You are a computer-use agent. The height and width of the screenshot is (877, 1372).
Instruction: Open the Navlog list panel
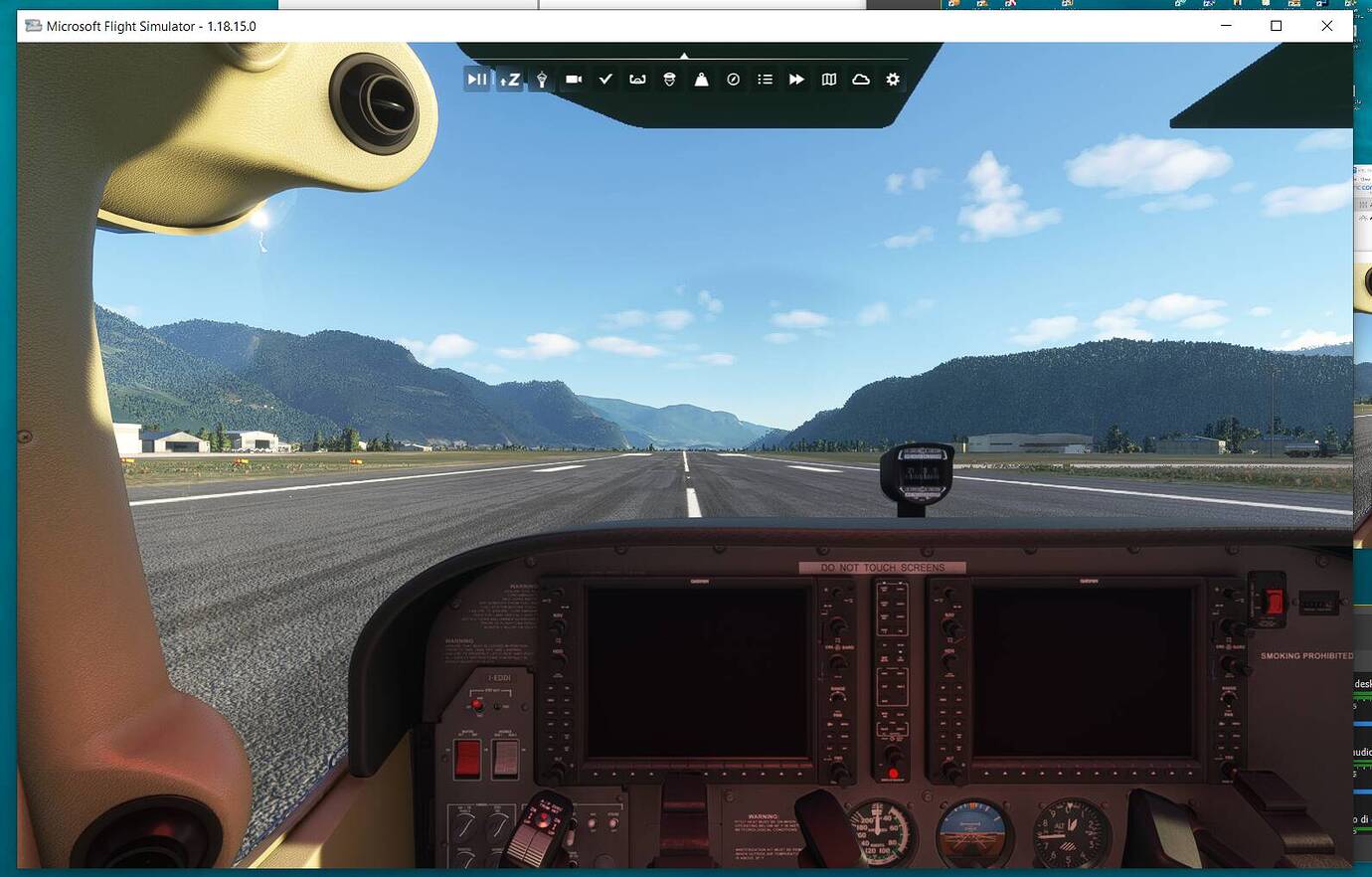(765, 80)
